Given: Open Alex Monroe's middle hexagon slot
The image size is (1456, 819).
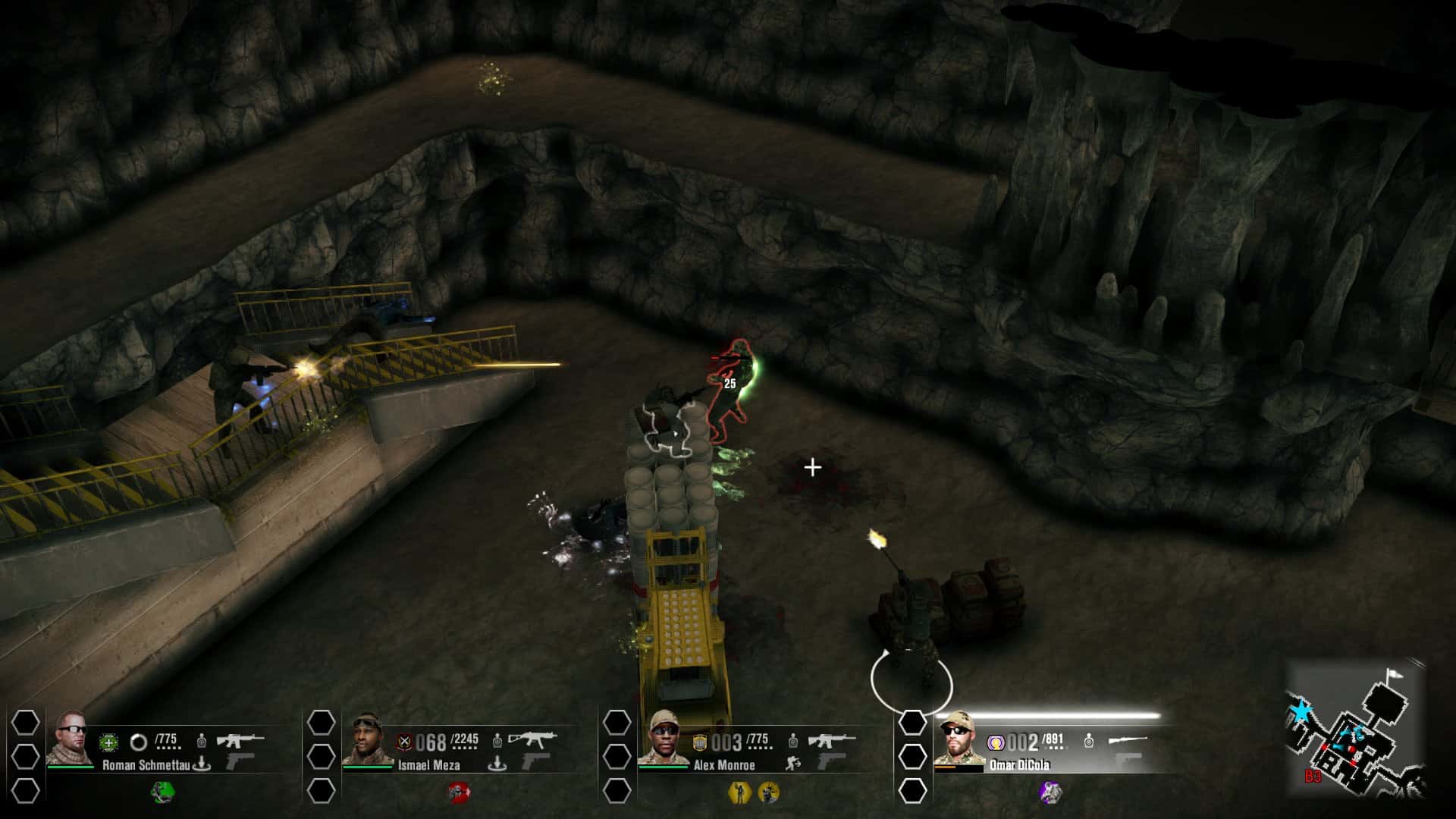Looking at the screenshot, I should pyautogui.click(x=617, y=755).
